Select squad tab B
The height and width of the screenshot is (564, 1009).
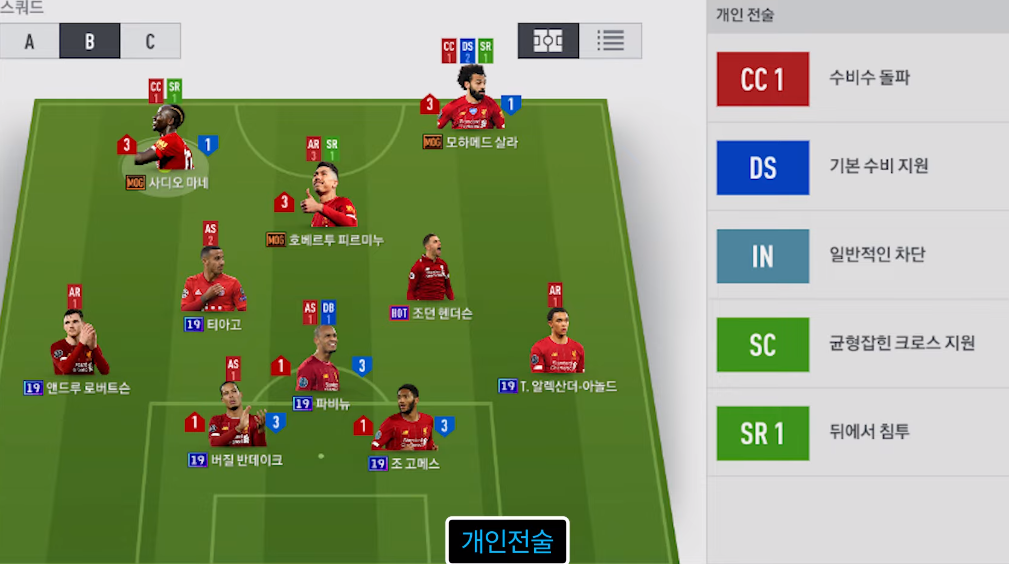pos(89,41)
